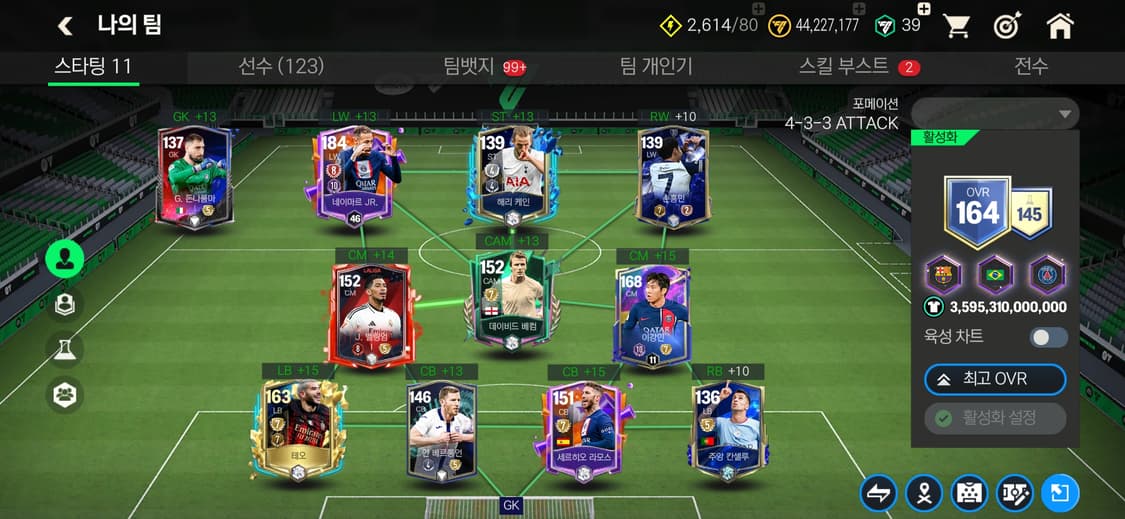The height and width of the screenshot is (519, 1125).
Task: Expand the formation dropdown
Action: [x=995, y=113]
